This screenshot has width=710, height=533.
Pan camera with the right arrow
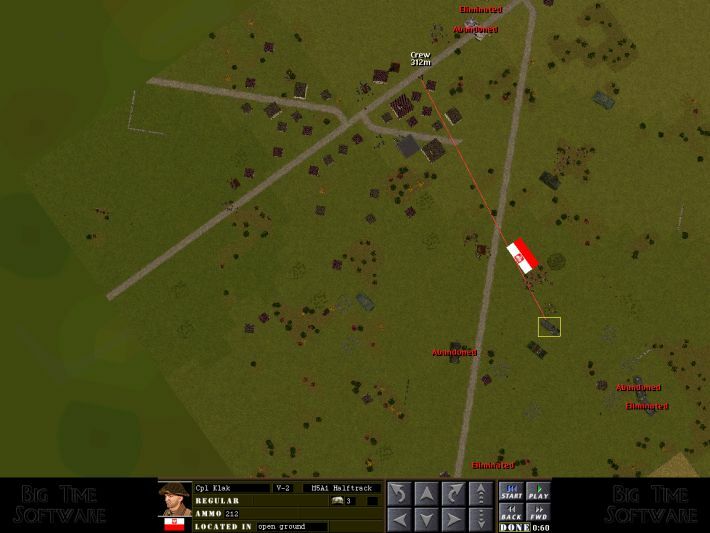click(454, 519)
